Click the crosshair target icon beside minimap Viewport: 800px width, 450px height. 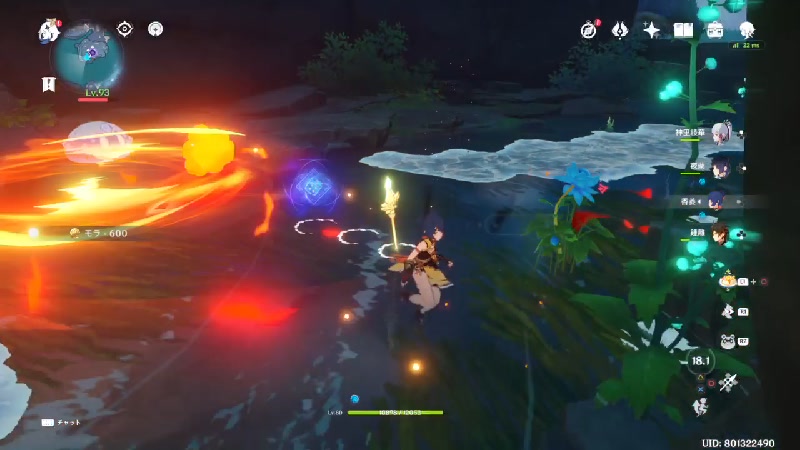pos(125,29)
